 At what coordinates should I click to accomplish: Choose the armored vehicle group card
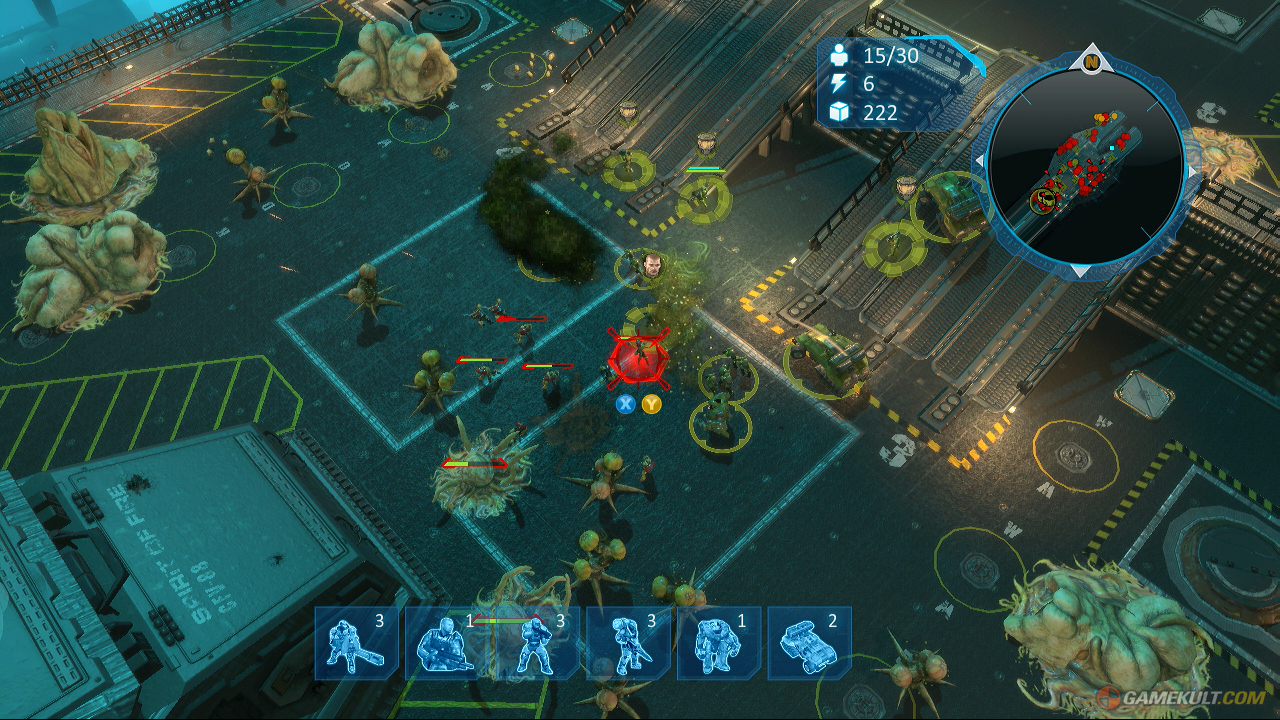tap(809, 643)
